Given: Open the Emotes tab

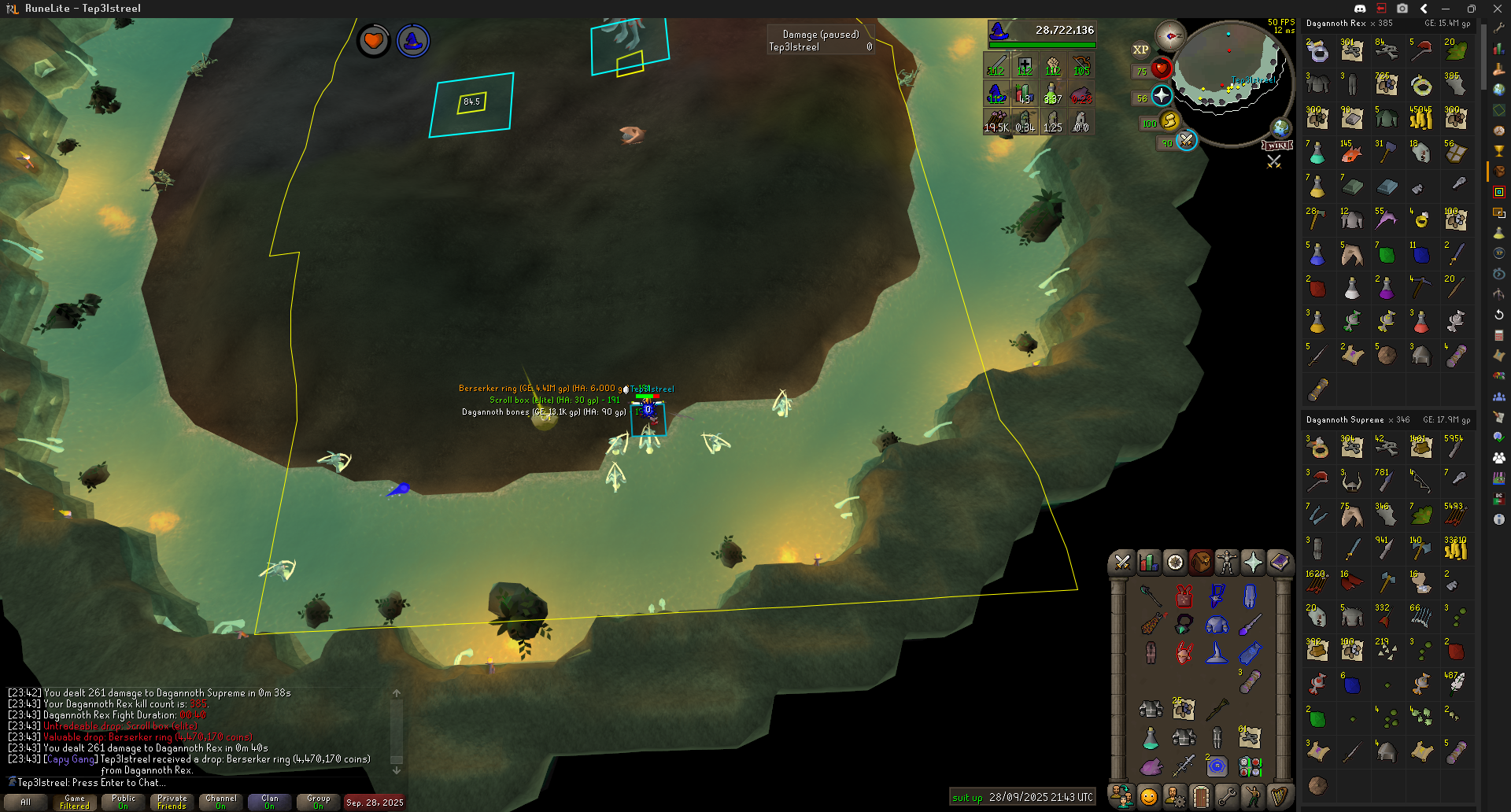Looking at the screenshot, I should [x=1253, y=796].
